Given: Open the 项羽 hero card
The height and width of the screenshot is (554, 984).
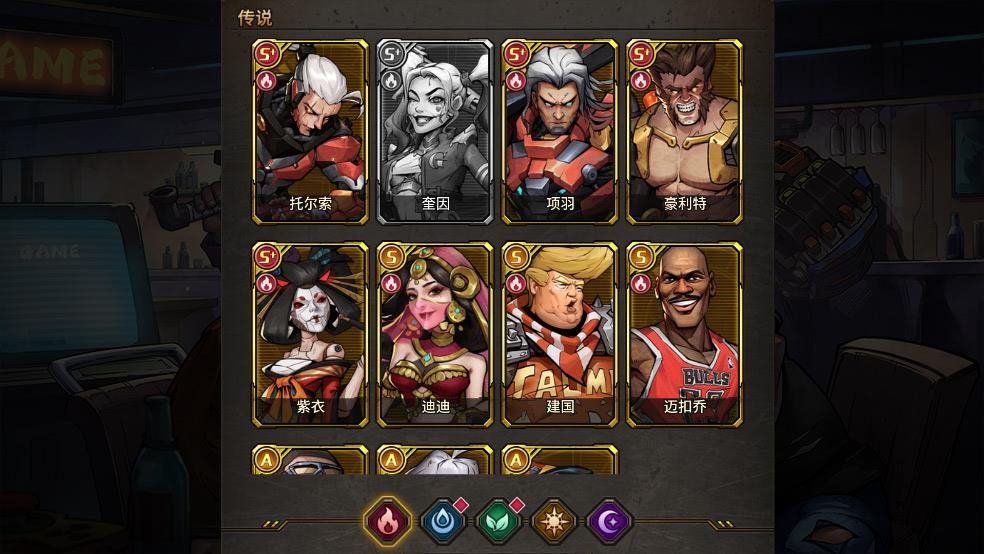Looking at the screenshot, I should click(560, 132).
